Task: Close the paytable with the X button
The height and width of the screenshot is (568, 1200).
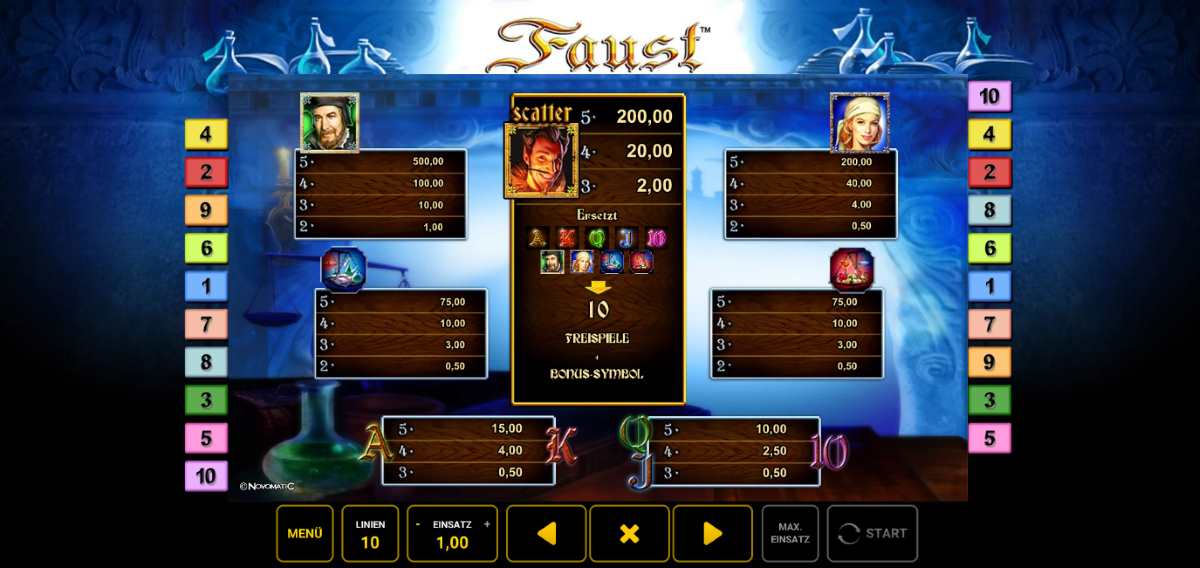Action: point(629,533)
